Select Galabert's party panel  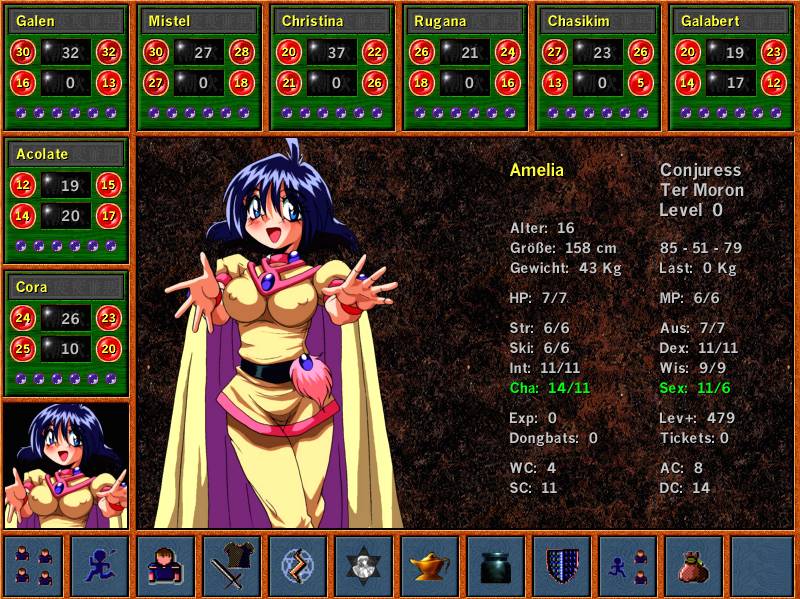(x=731, y=67)
